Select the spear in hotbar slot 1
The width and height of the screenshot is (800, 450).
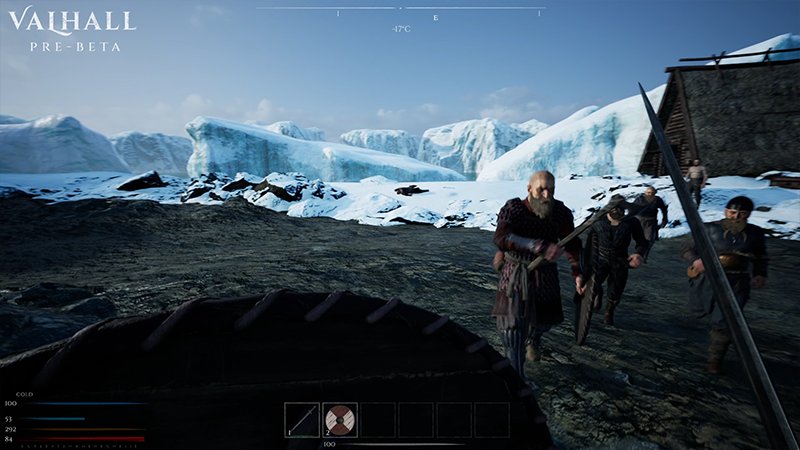[x=302, y=419]
